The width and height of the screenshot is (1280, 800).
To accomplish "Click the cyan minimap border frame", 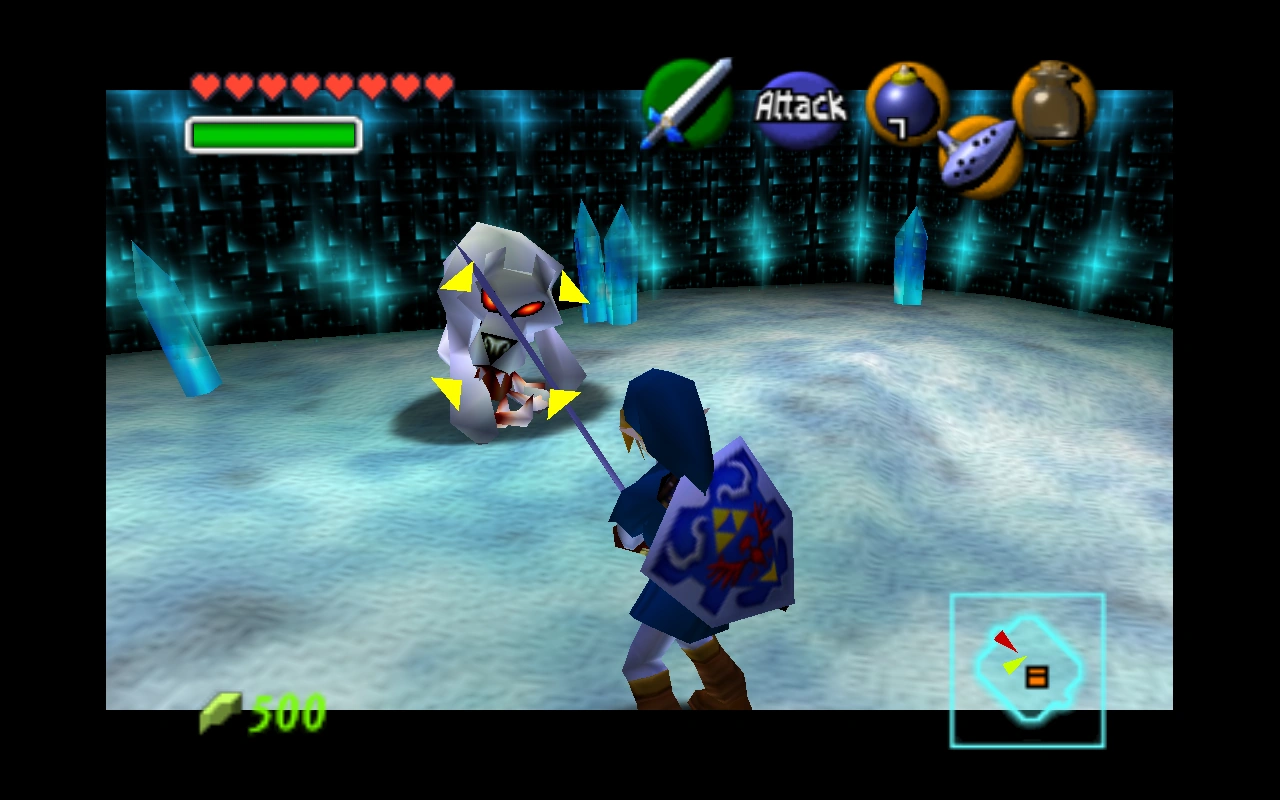I will (x=1029, y=596).
